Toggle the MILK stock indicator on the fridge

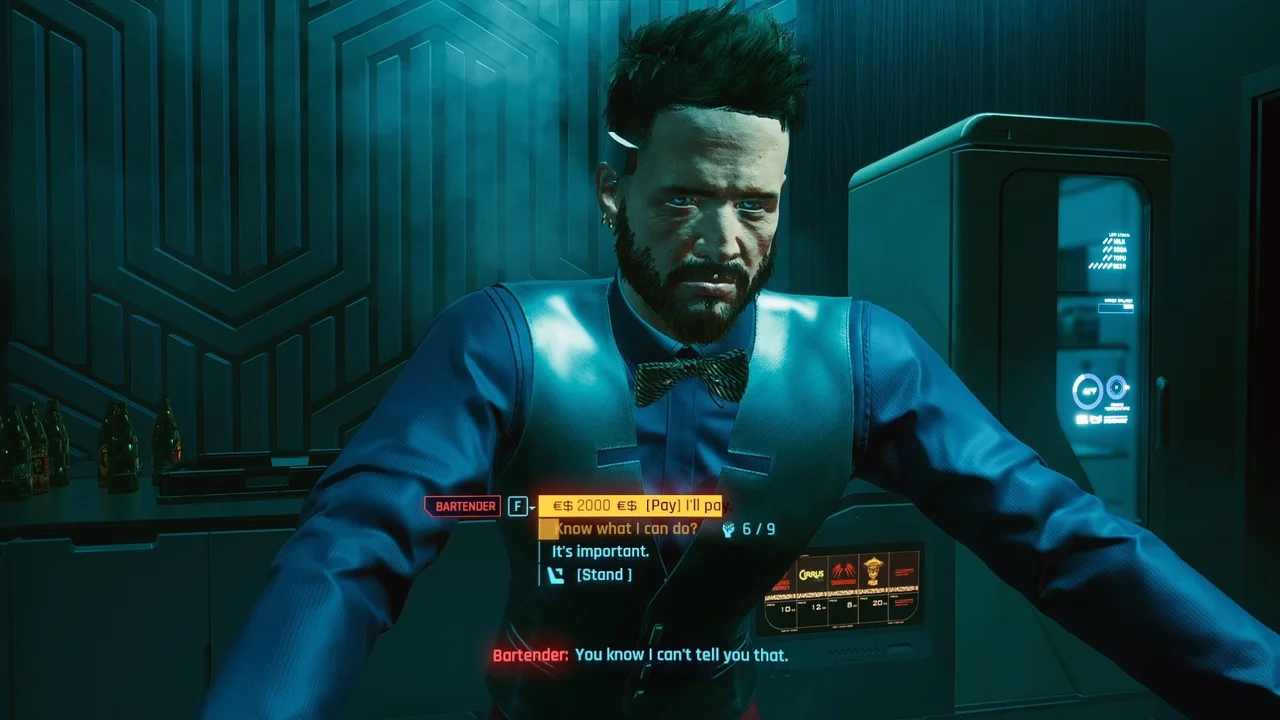coord(1117,241)
